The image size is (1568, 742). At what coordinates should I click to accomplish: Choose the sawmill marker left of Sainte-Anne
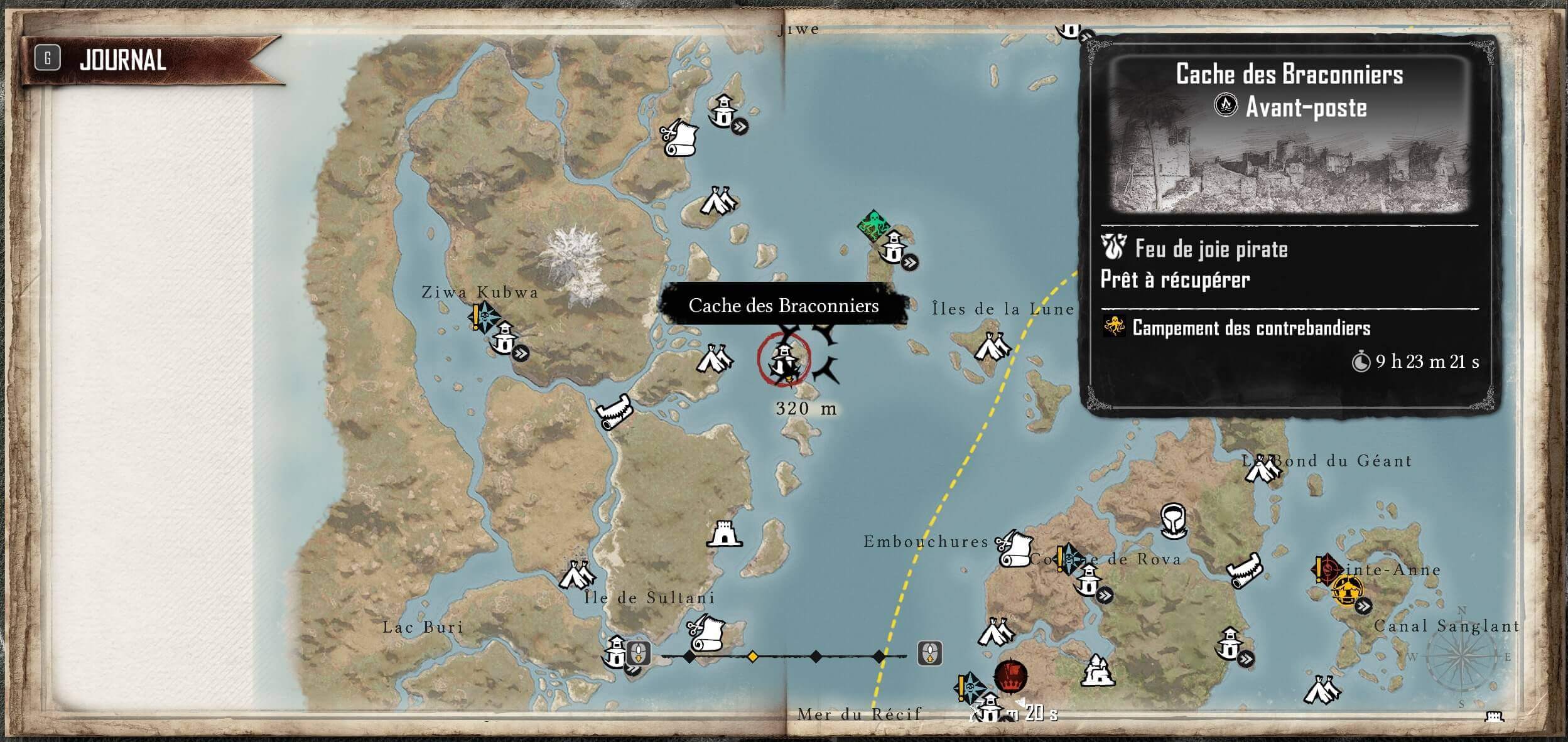tap(1244, 570)
